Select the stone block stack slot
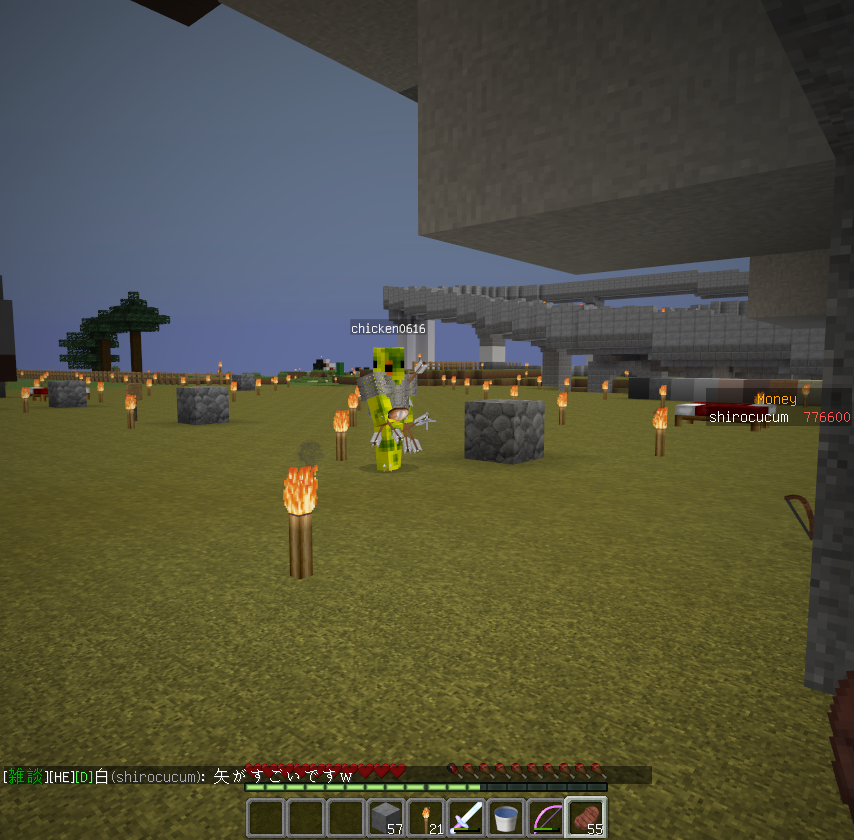Image resolution: width=854 pixels, height=840 pixels. pyautogui.click(x=386, y=817)
